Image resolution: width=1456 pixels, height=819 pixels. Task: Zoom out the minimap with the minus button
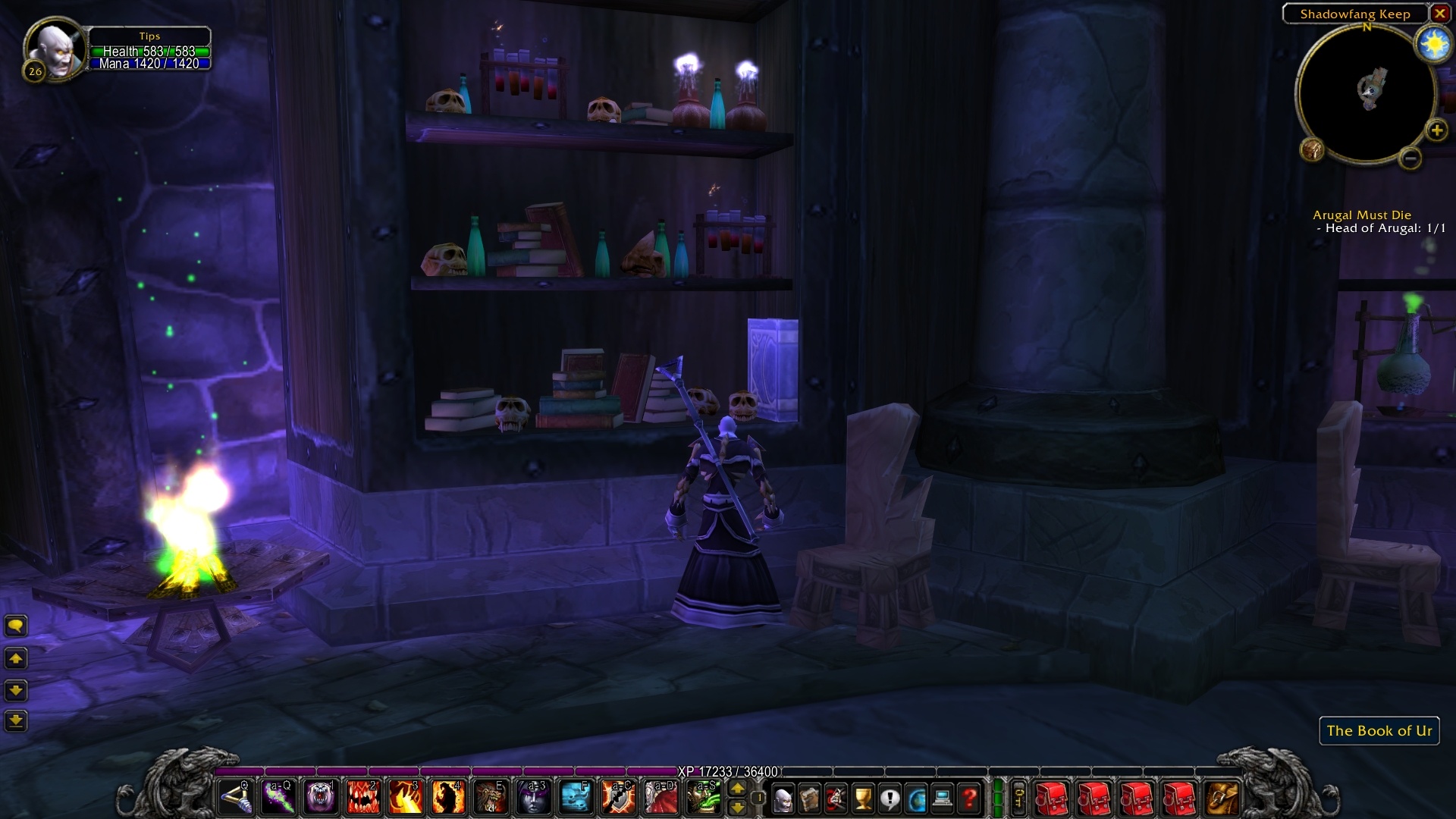click(1409, 159)
